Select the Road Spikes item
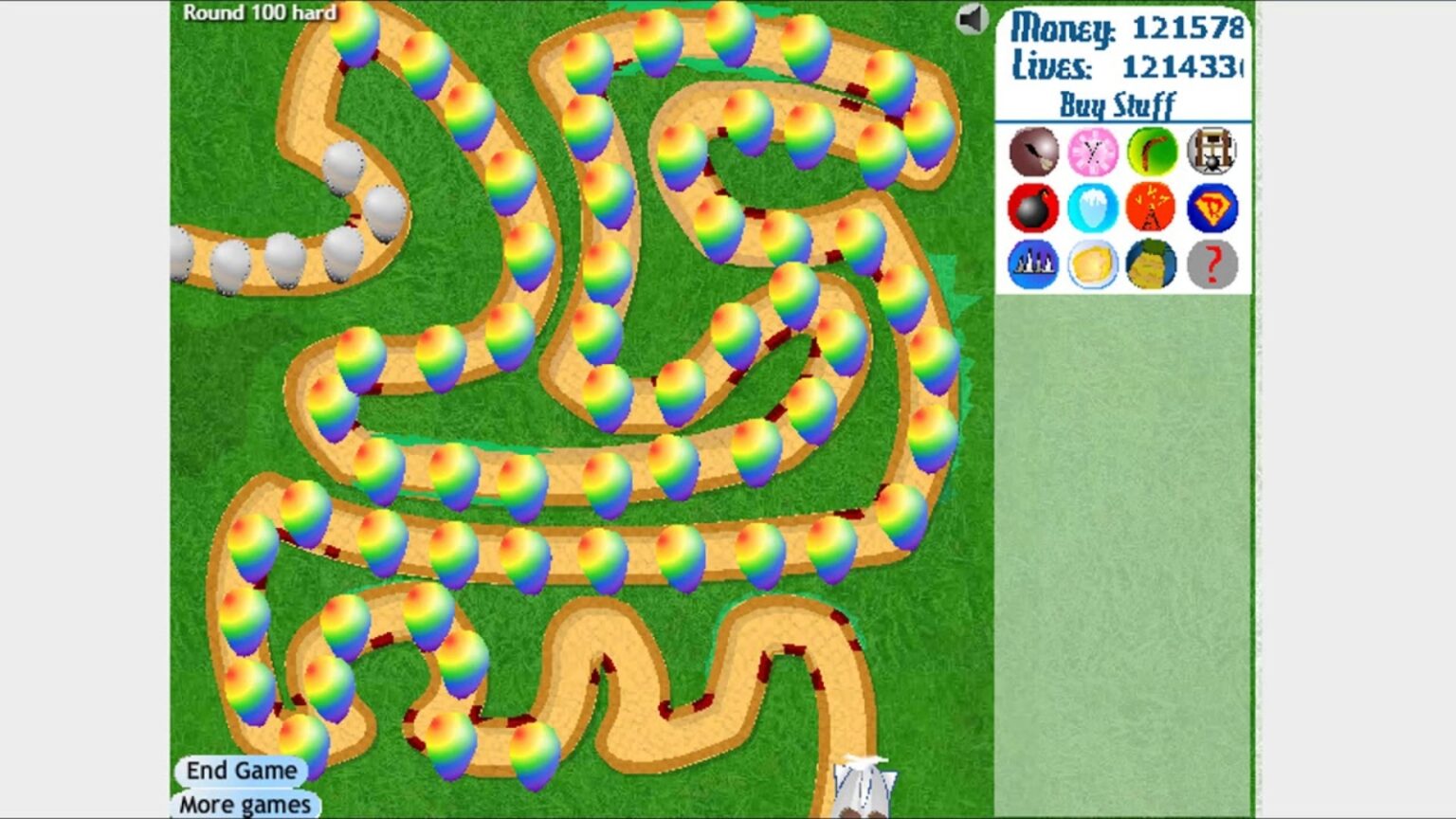This screenshot has height=819, width=1456. [x=1031, y=265]
